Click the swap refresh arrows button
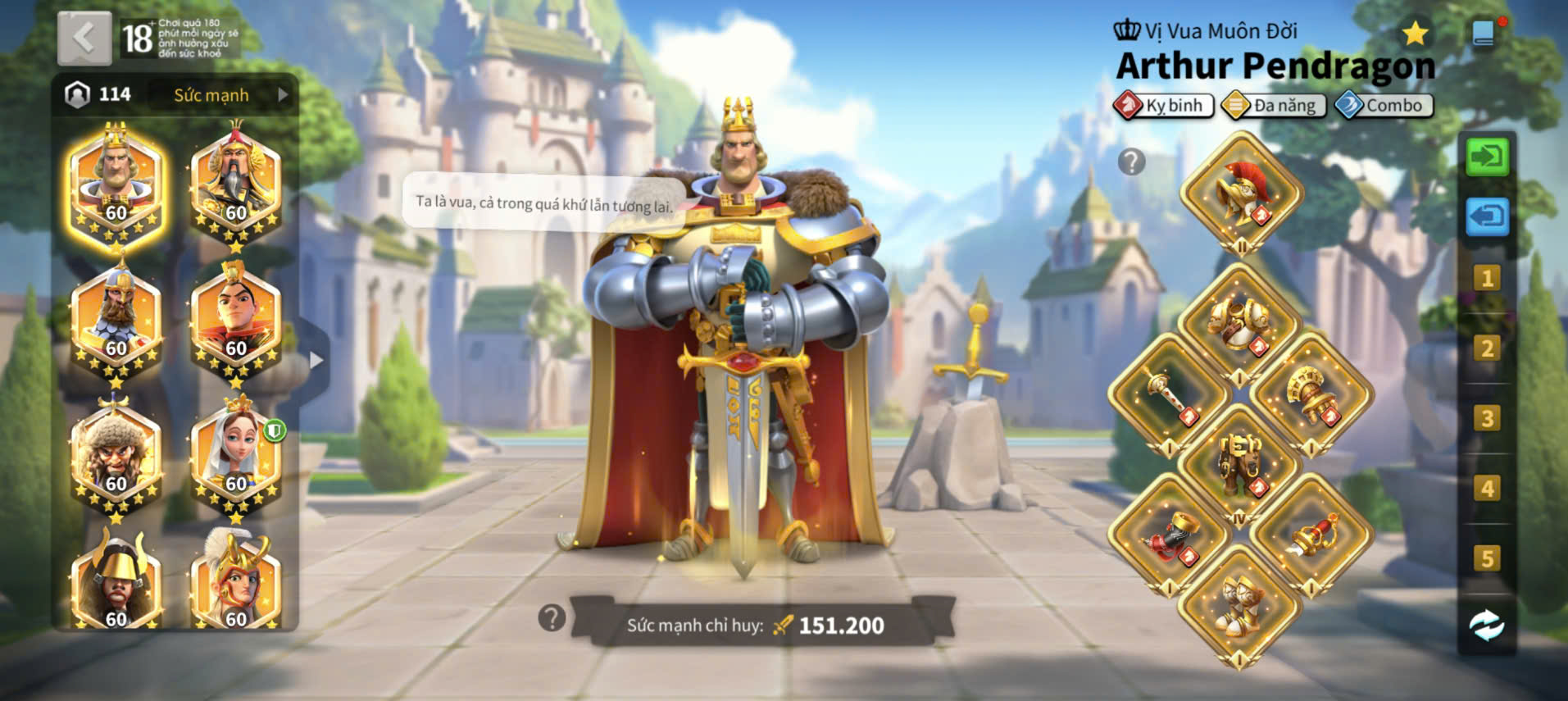Screen dimensions: 1568x701 (1486, 626)
